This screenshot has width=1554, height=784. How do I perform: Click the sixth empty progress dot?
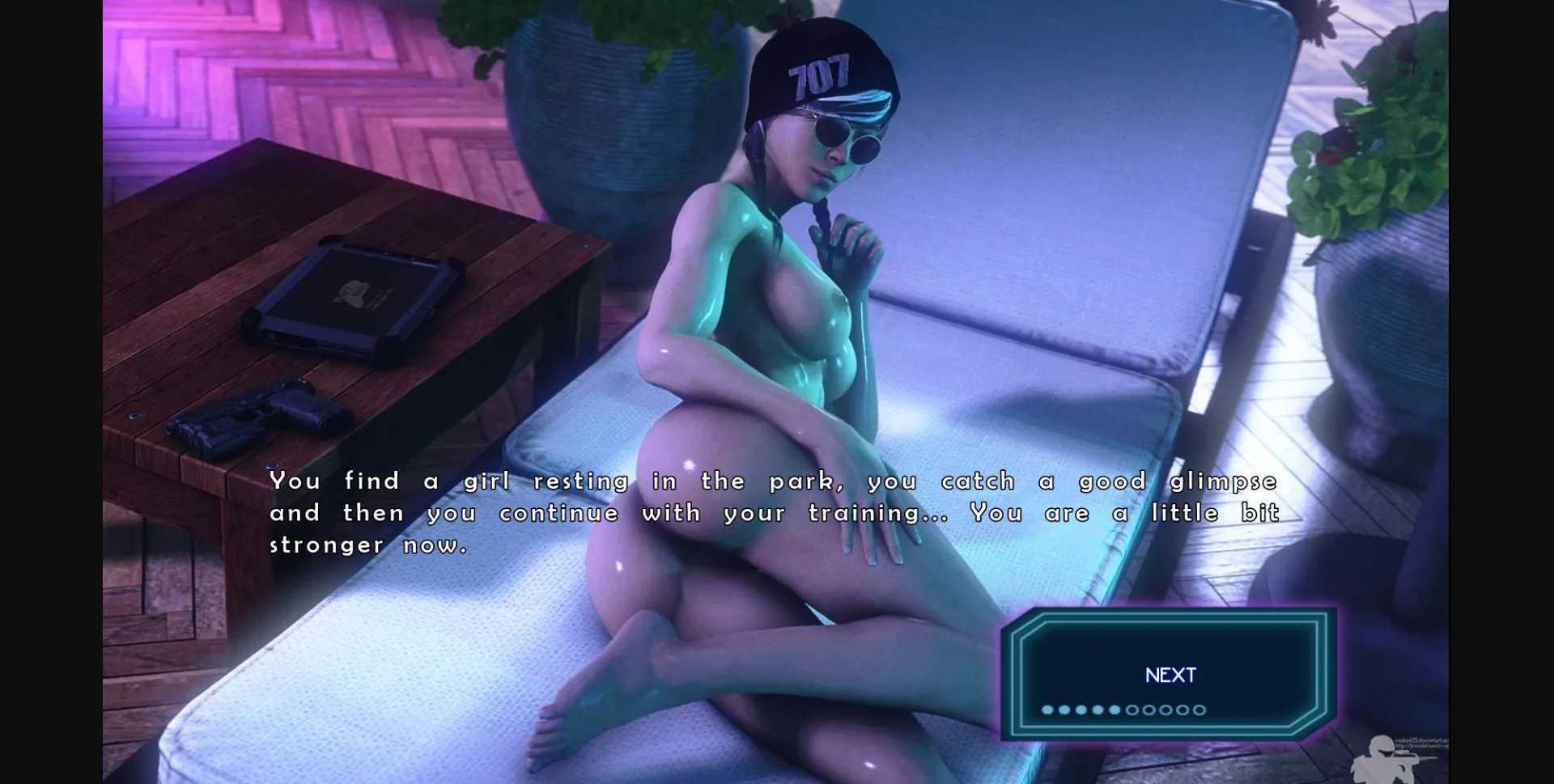click(x=1132, y=710)
